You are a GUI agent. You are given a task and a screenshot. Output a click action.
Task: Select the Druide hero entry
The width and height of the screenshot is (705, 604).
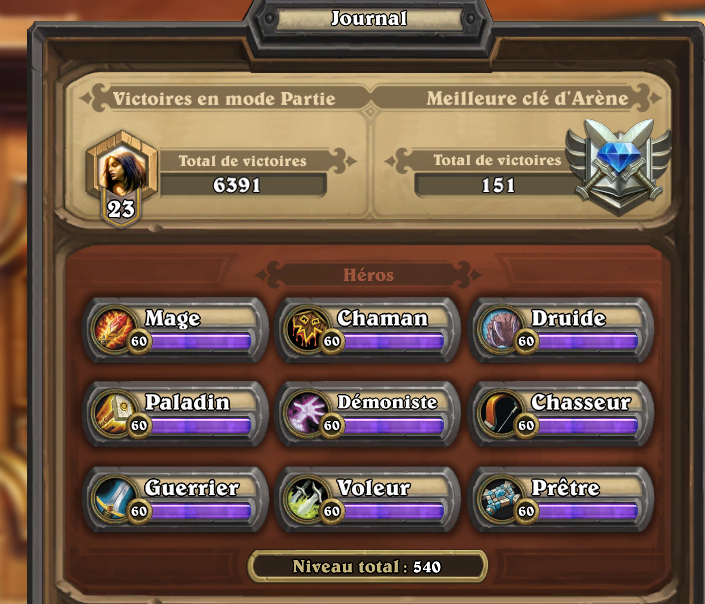pyautogui.click(x=562, y=329)
